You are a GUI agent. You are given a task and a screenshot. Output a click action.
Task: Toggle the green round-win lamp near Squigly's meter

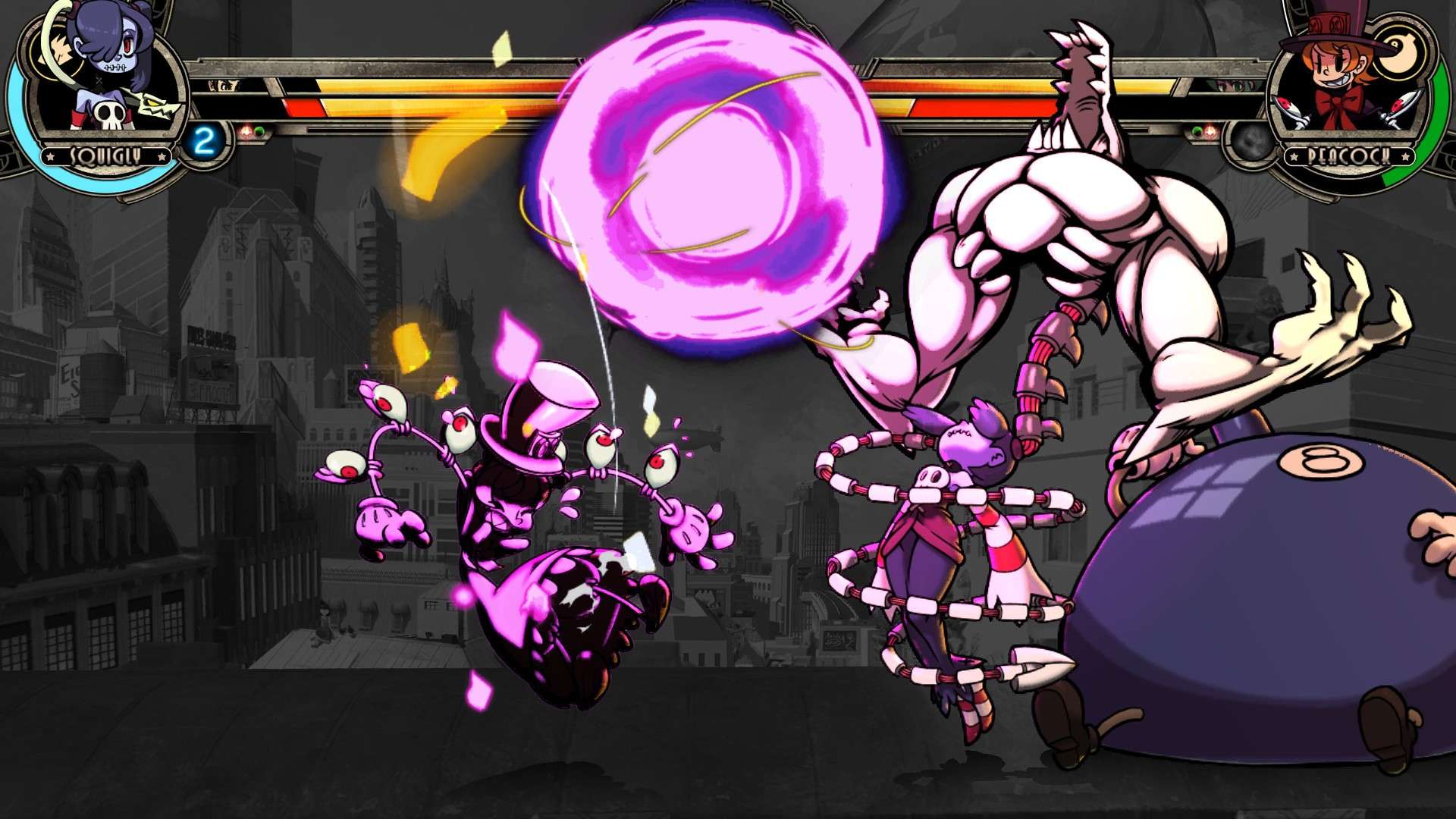pos(260,130)
